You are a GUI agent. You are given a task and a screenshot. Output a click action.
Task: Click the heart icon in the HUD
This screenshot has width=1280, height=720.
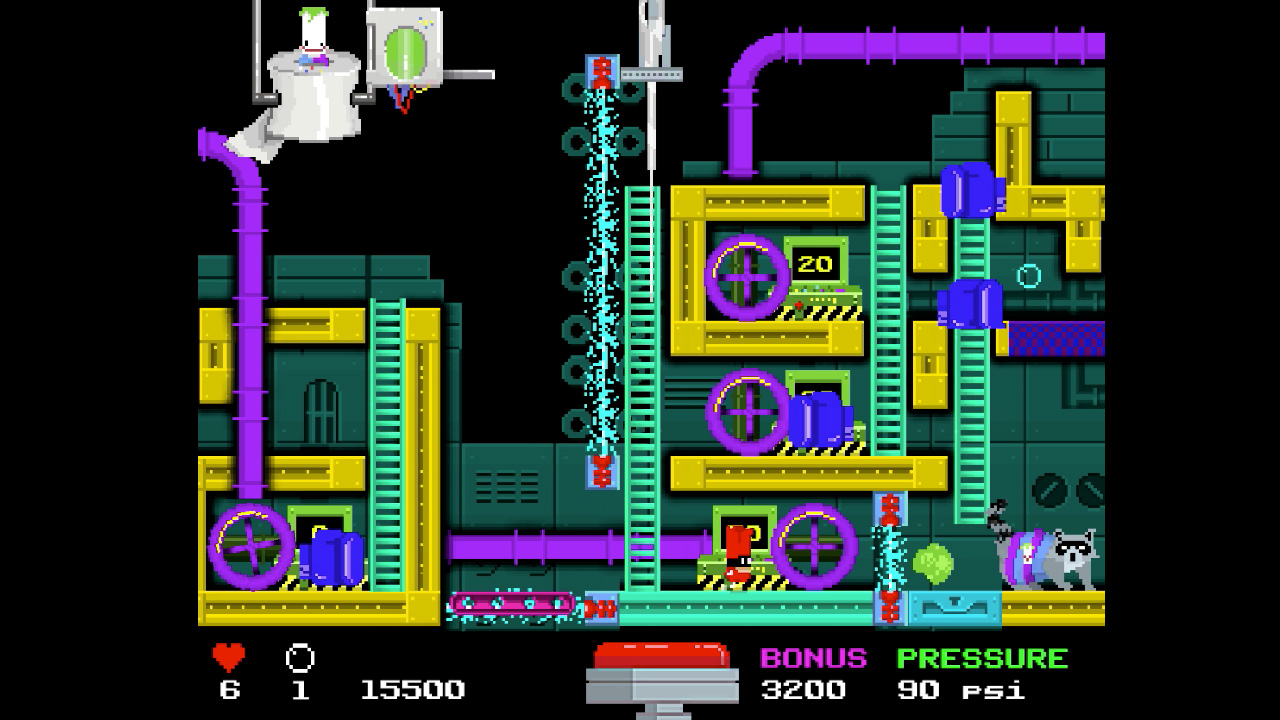(228, 657)
